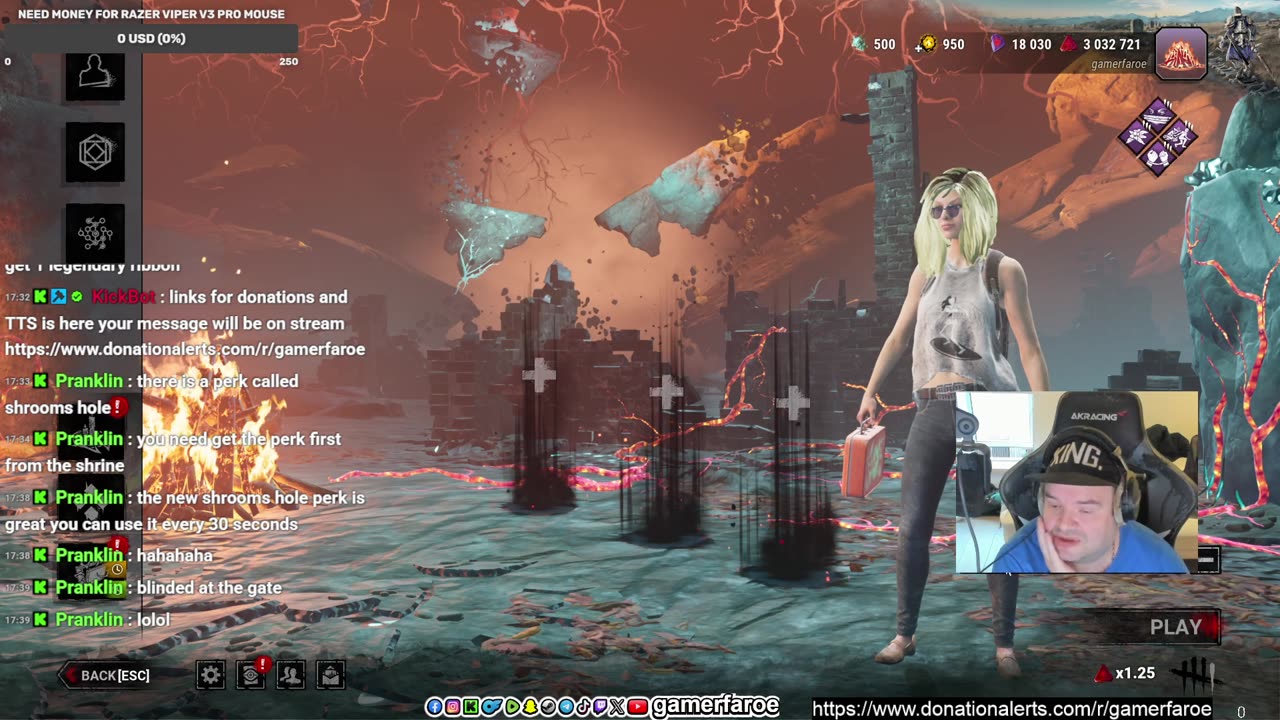This screenshot has width=1280, height=720.
Task: Select the top perk in the diamond
Action: tap(1158, 116)
